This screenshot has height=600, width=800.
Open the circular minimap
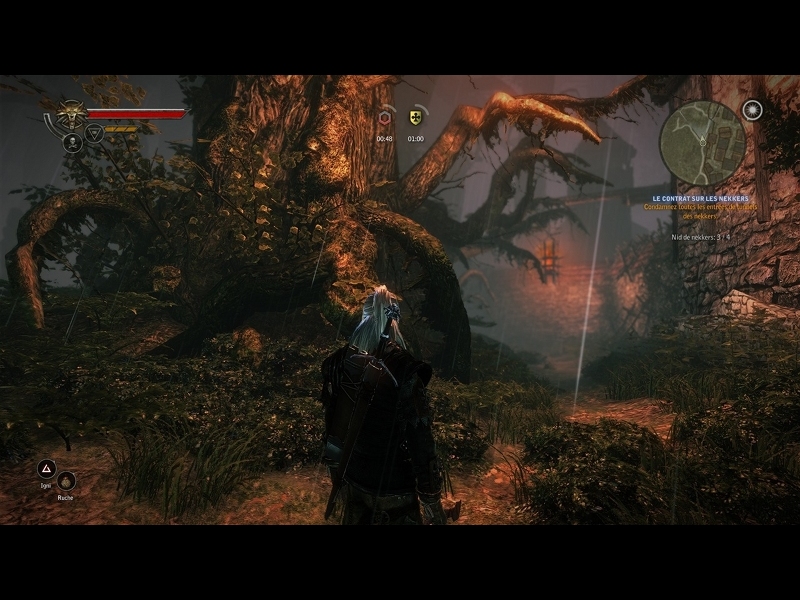(702, 142)
